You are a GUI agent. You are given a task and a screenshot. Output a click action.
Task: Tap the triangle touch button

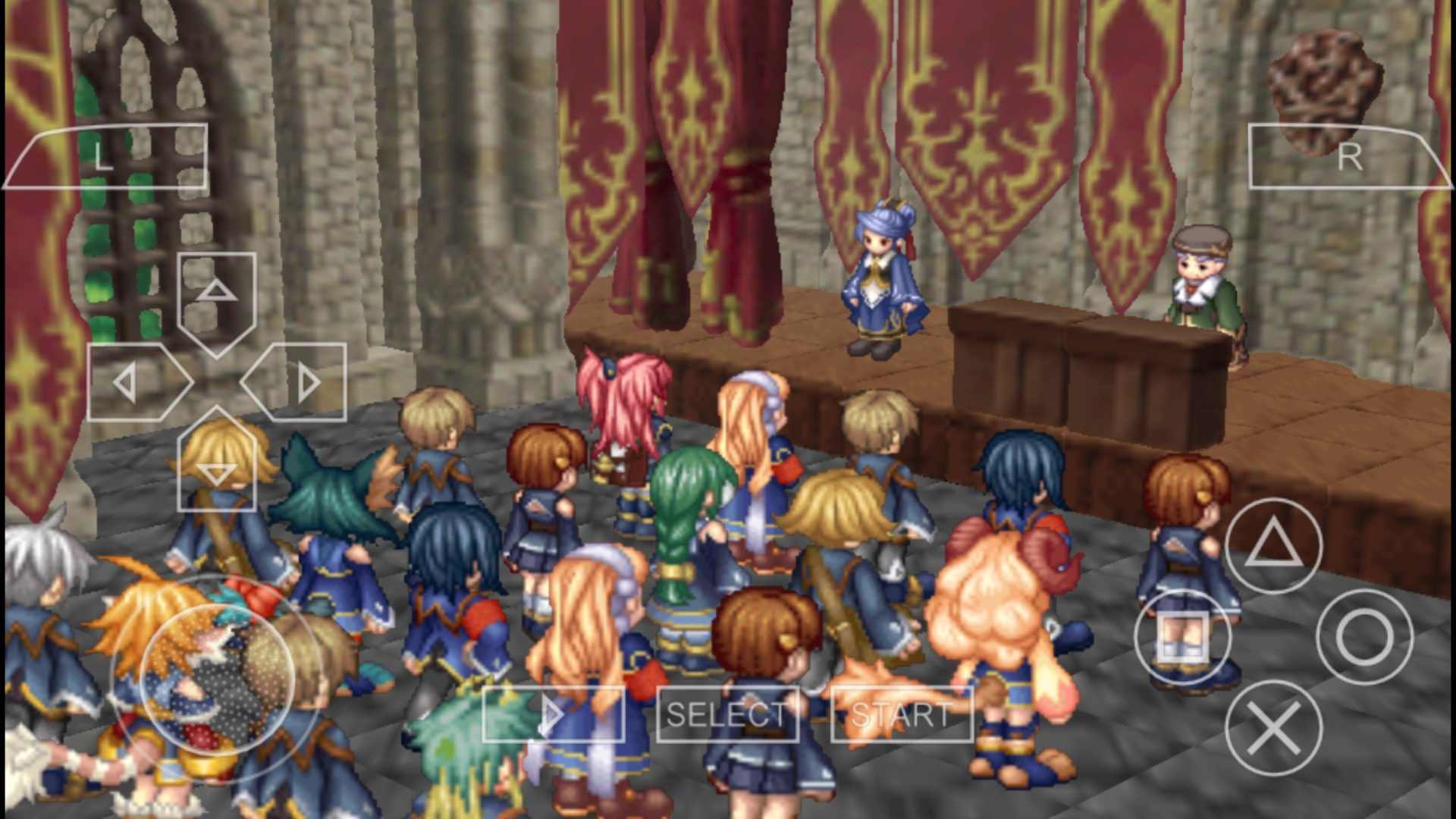pos(1273,545)
